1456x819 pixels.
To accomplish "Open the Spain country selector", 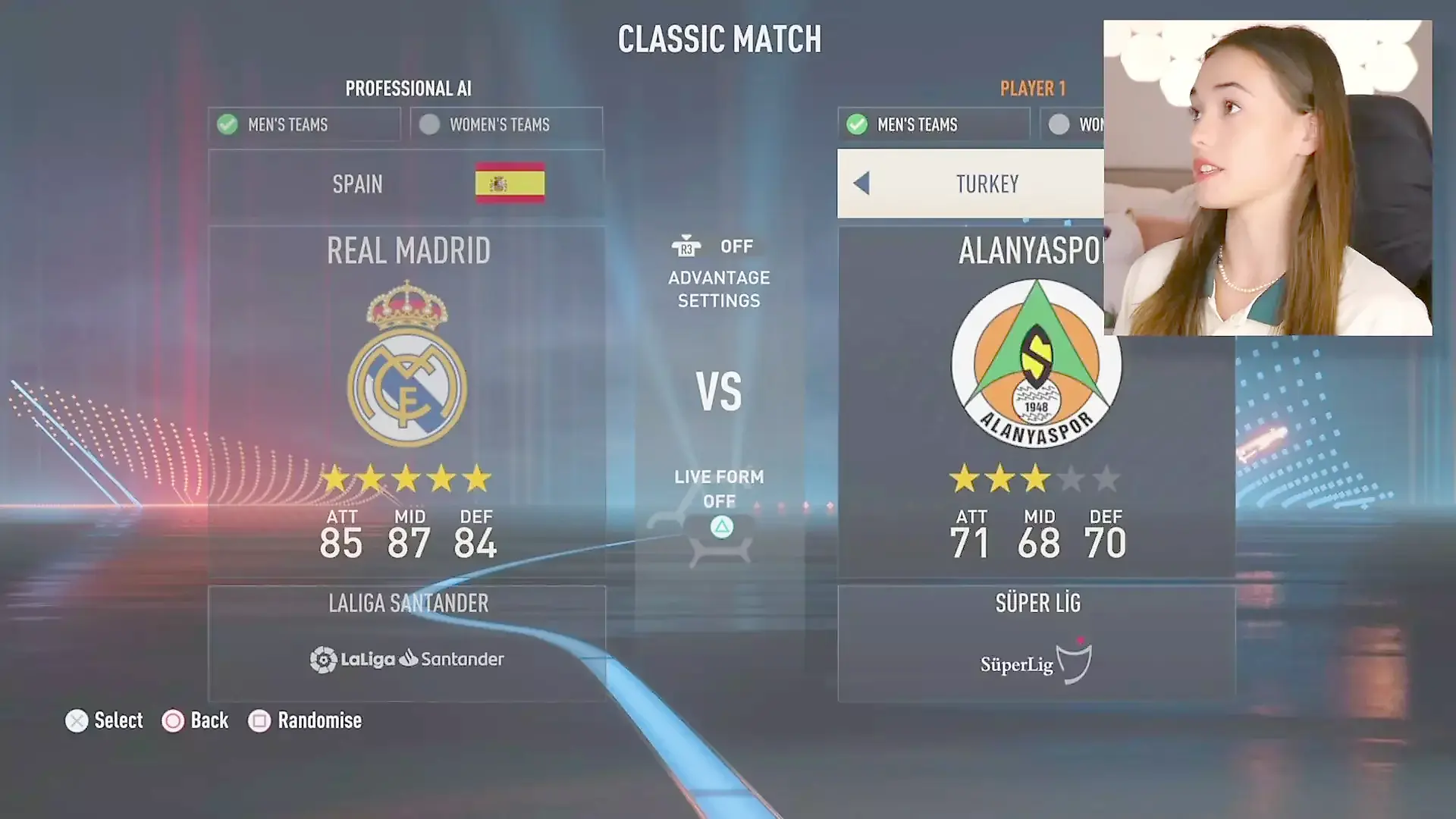I will (406, 184).
